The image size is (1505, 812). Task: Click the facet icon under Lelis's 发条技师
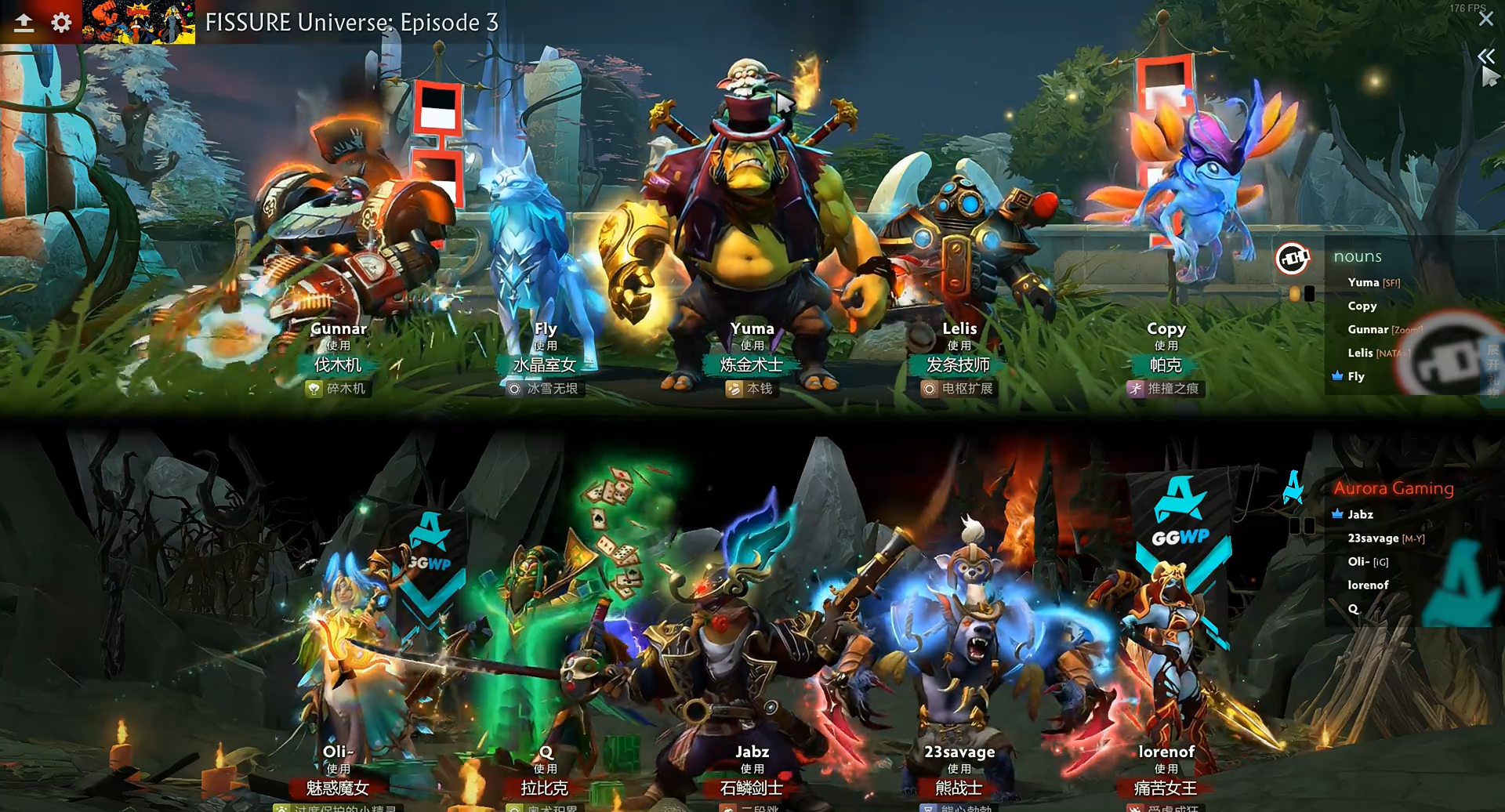click(930, 388)
